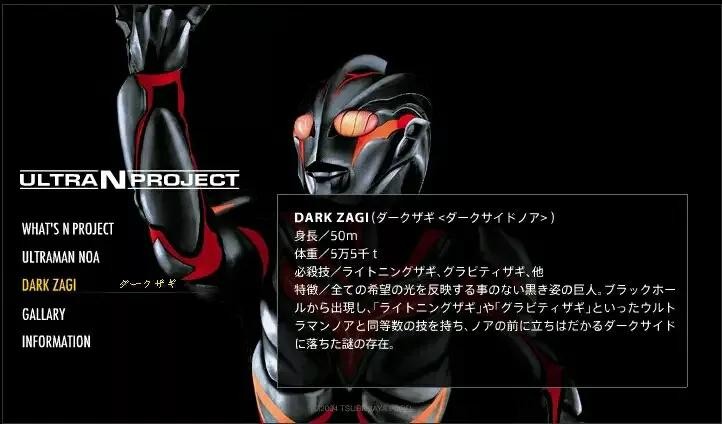Open the WHAT'S N PROJECT page
Image resolution: width=722 pixels, height=424 pixels.
[x=68, y=229]
